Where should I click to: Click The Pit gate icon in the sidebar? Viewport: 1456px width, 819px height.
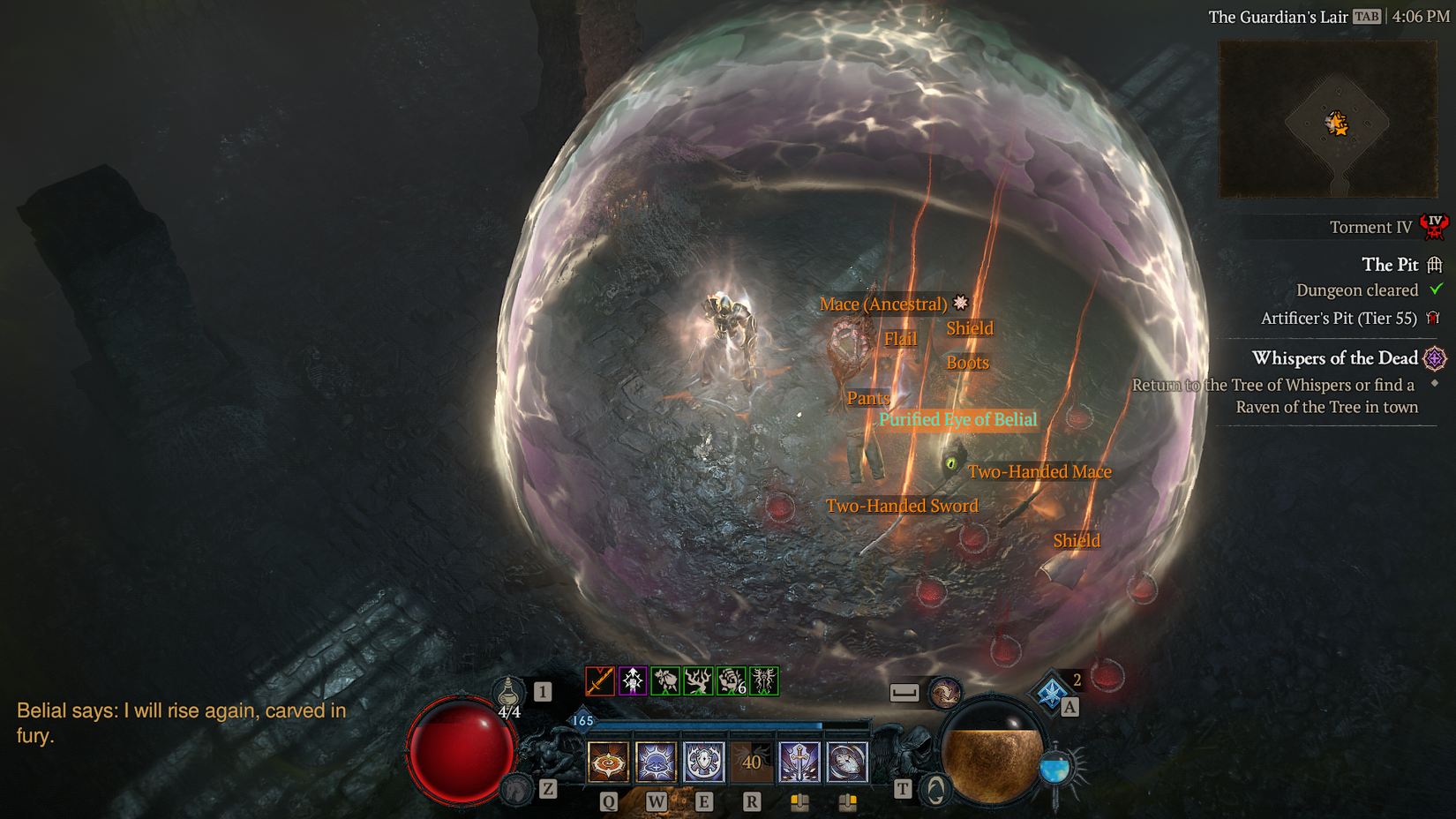tap(1436, 265)
